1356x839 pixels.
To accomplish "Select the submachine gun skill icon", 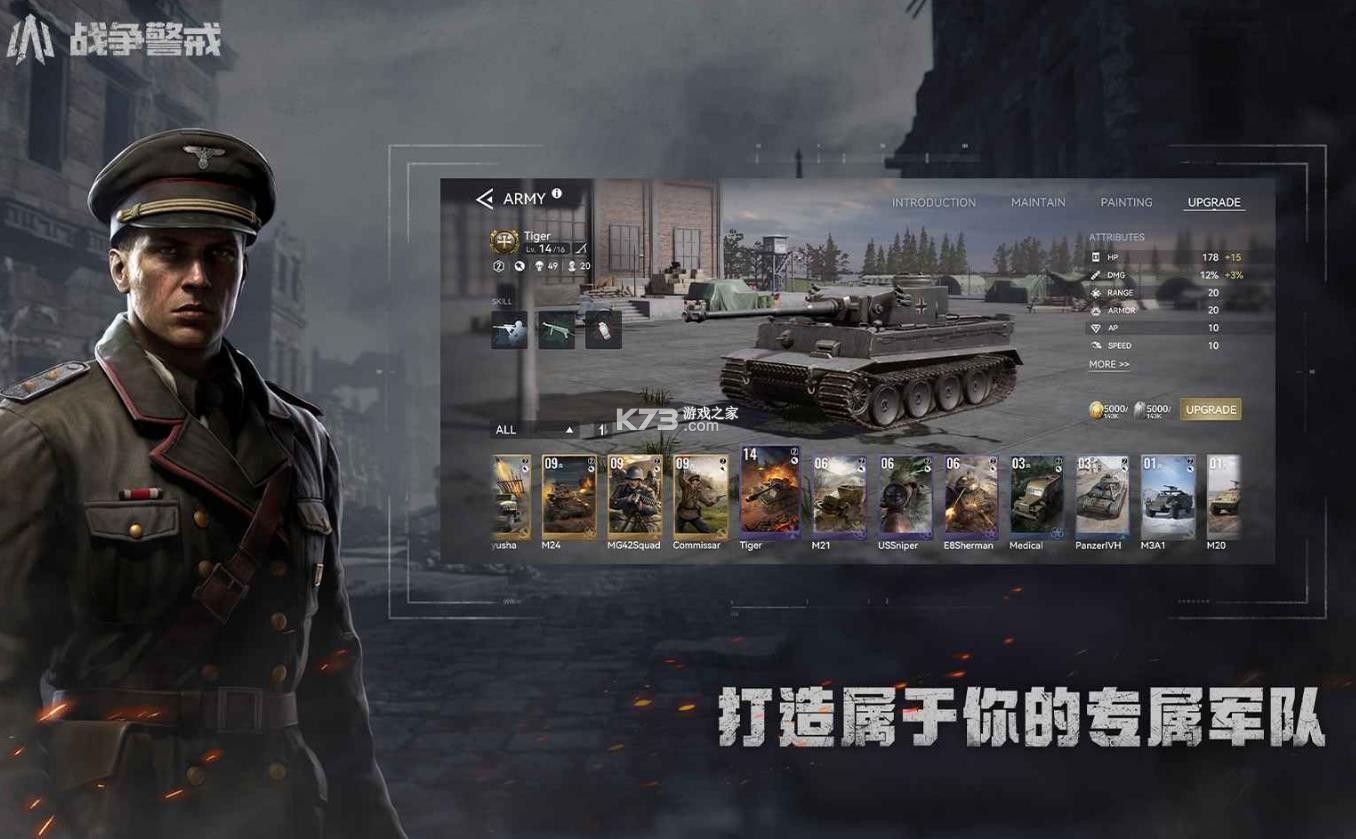I will (x=556, y=329).
